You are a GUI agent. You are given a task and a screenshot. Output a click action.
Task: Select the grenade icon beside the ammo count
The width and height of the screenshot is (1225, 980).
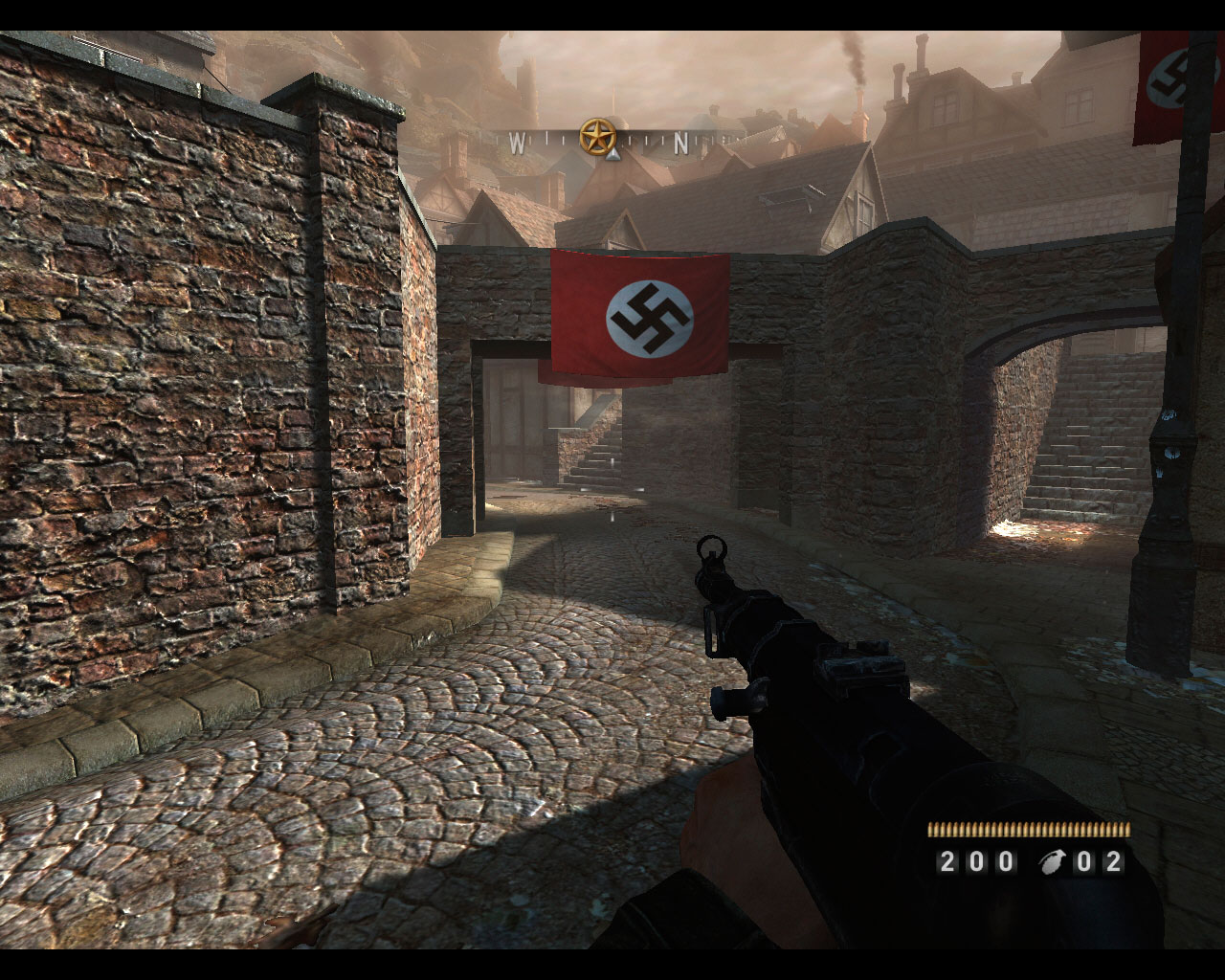(x=1053, y=862)
